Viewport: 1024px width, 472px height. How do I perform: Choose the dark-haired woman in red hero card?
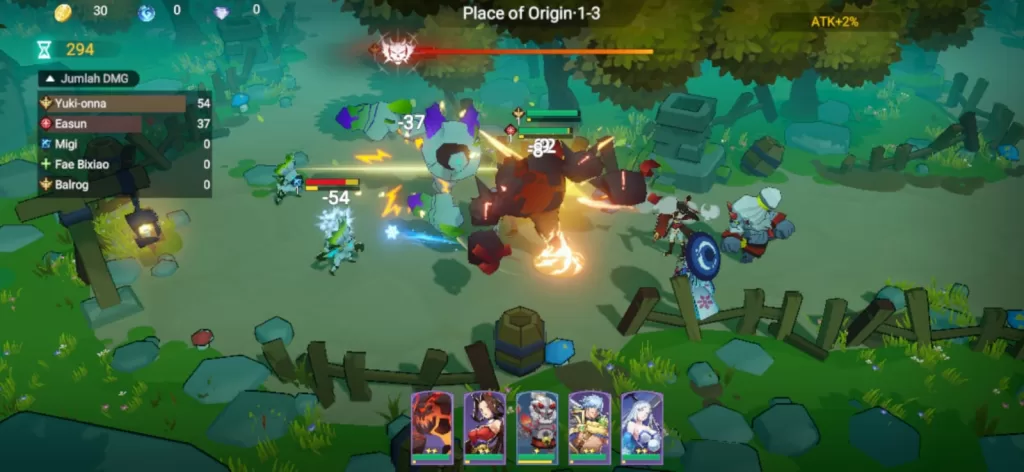[x=484, y=426]
